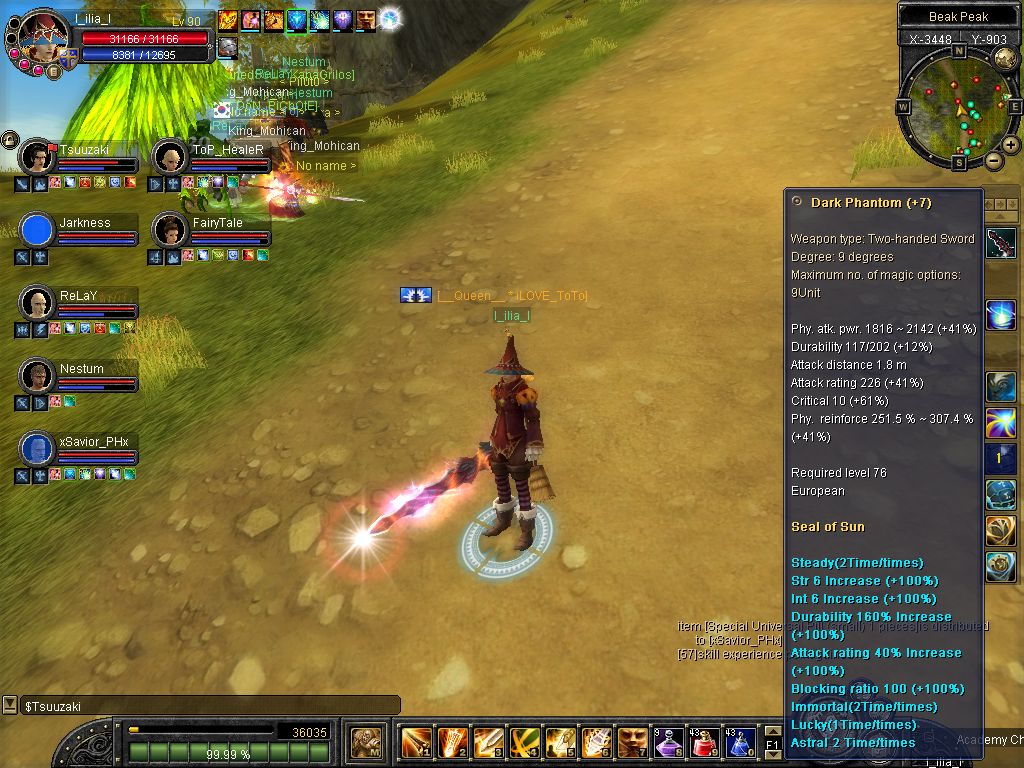Click the green-bordered shield buff icon
Image resolution: width=1024 pixels, height=768 pixels.
coord(298,20)
